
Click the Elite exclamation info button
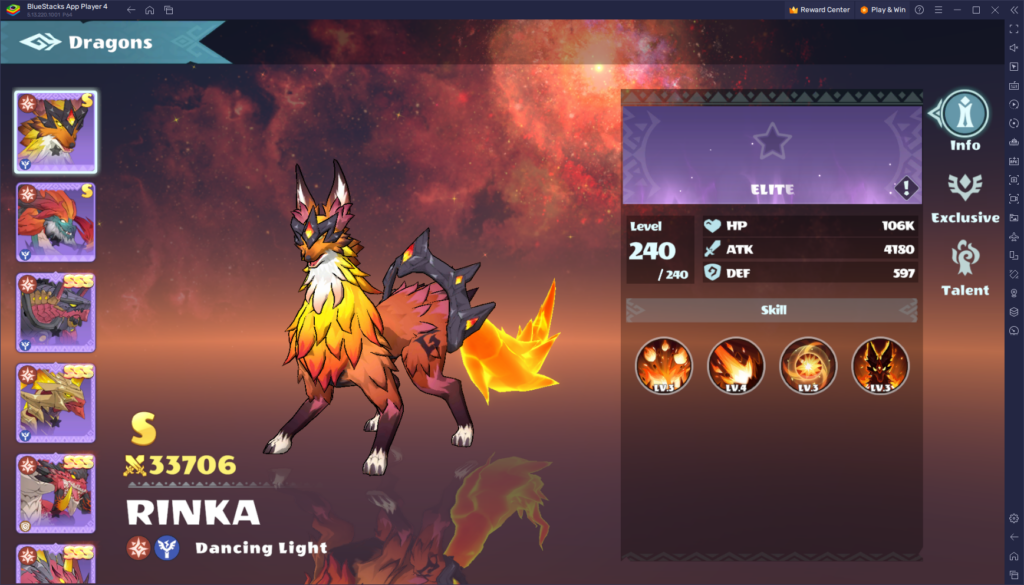906,188
